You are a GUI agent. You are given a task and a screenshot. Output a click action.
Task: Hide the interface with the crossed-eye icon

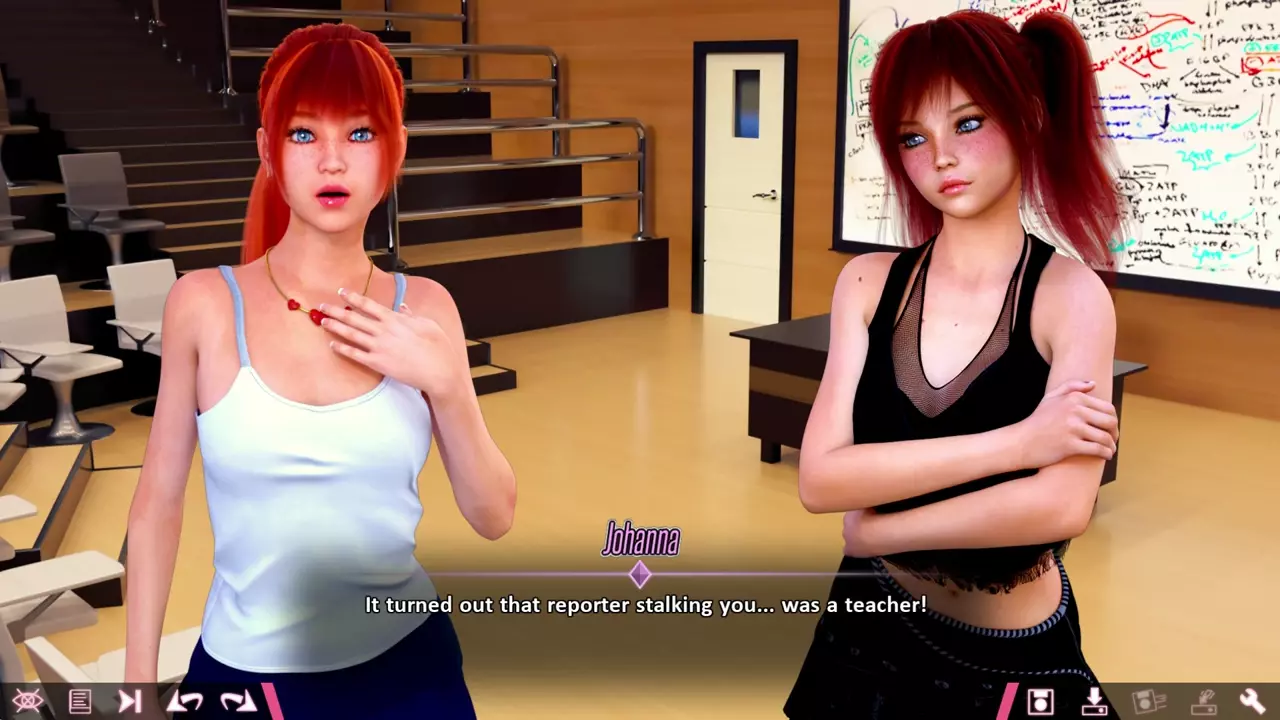[27, 701]
